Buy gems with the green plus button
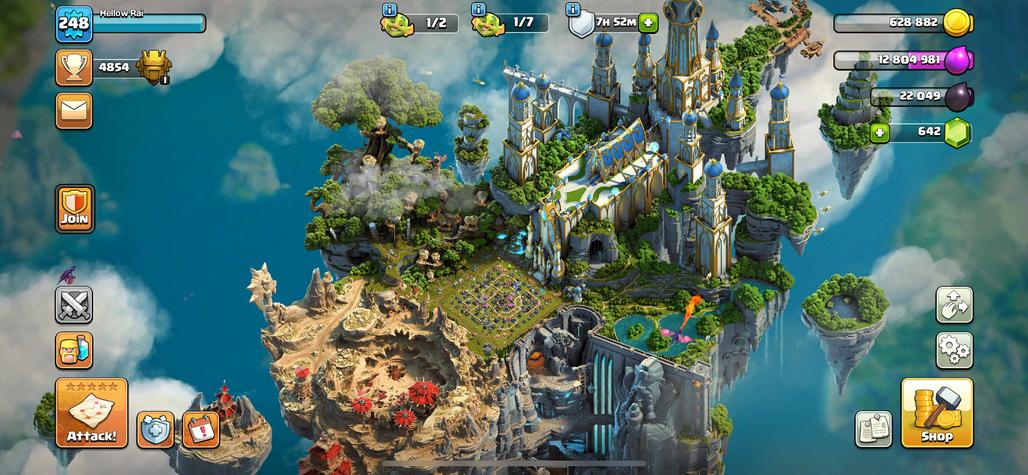Image resolution: width=1028 pixels, height=475 pixels. (880, 132)
